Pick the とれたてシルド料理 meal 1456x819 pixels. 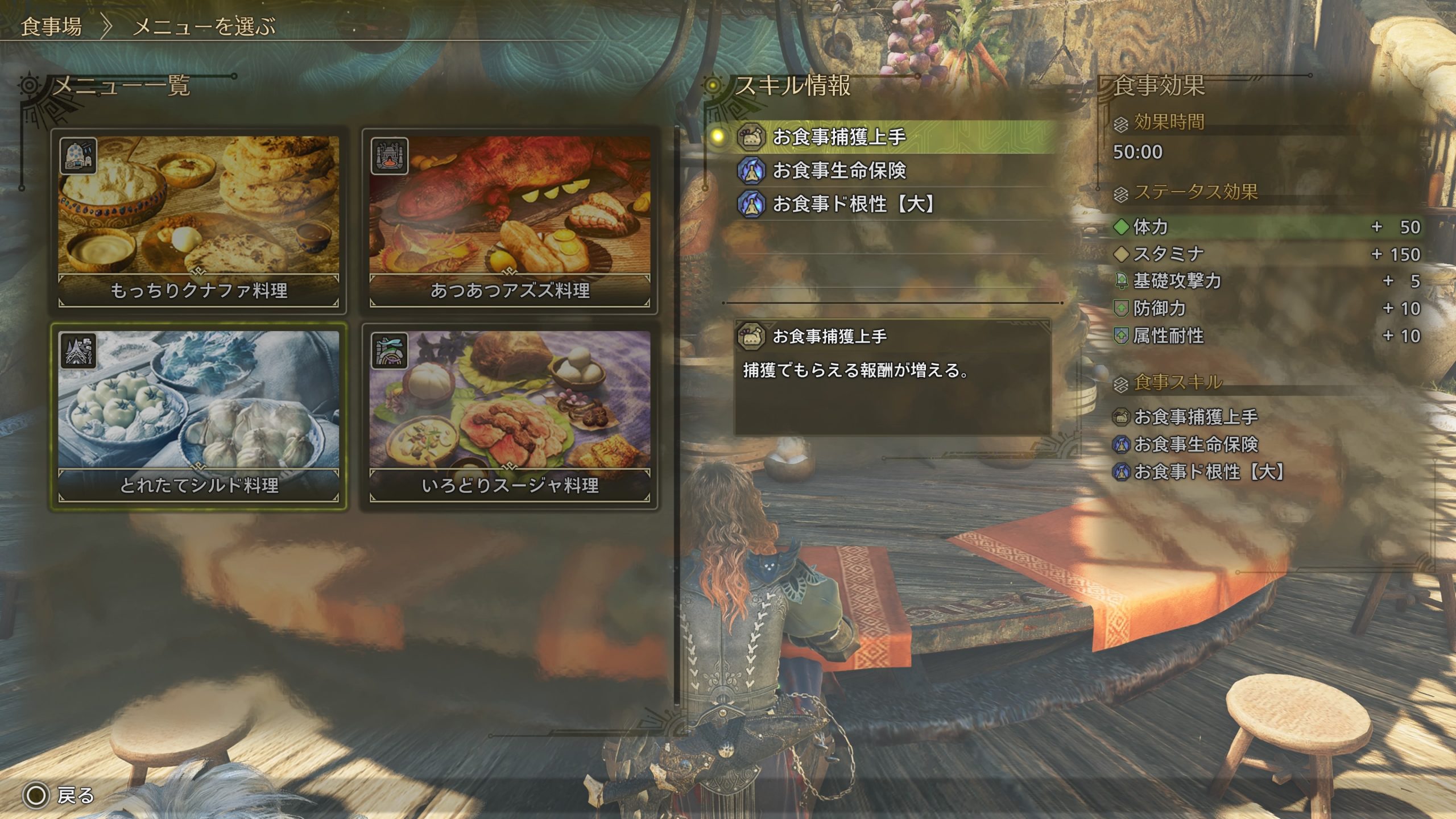pyautogui.click(x=198, y=416)
